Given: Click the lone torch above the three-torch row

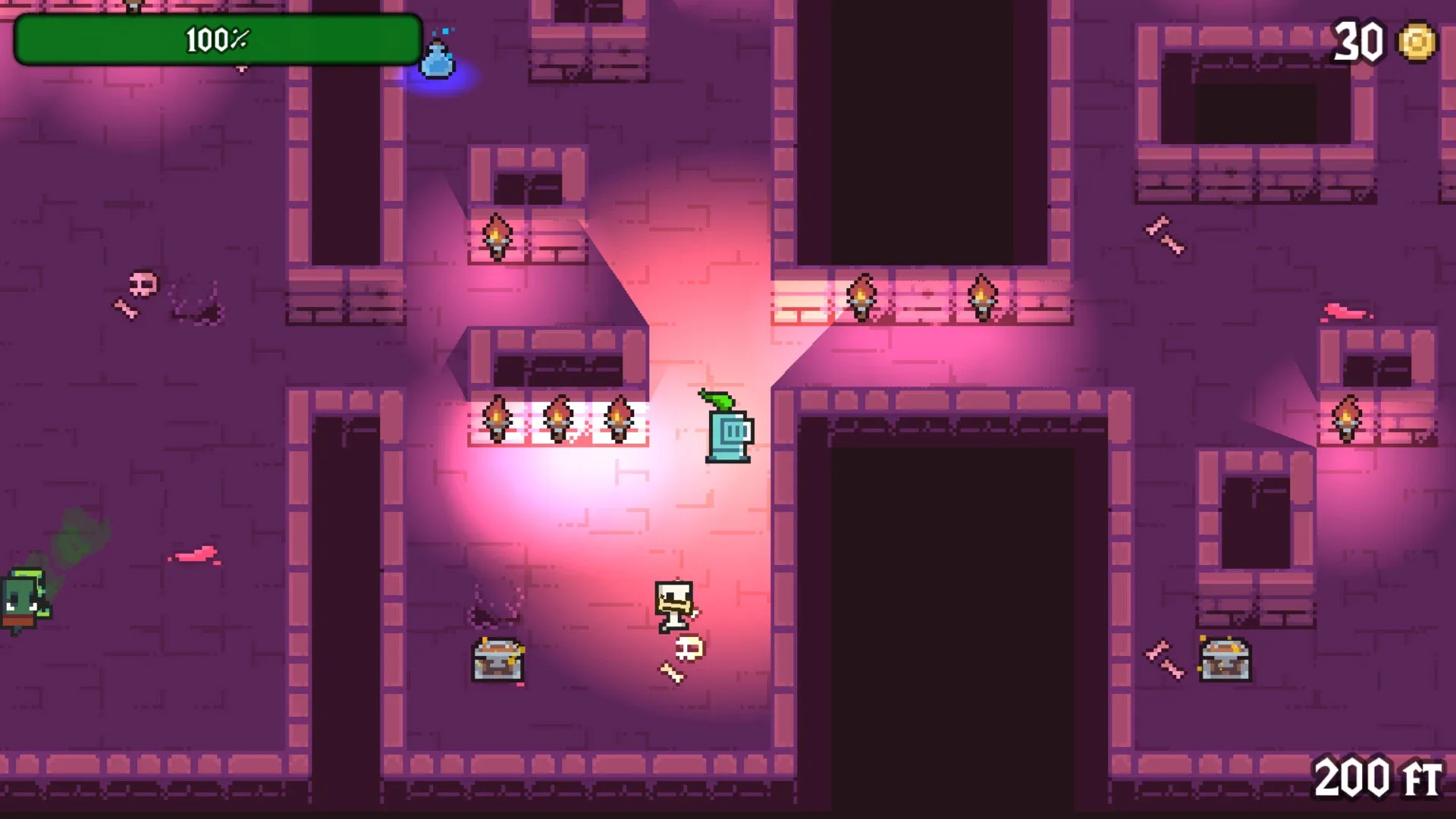Looking at the screenshot, I should 497,235.
